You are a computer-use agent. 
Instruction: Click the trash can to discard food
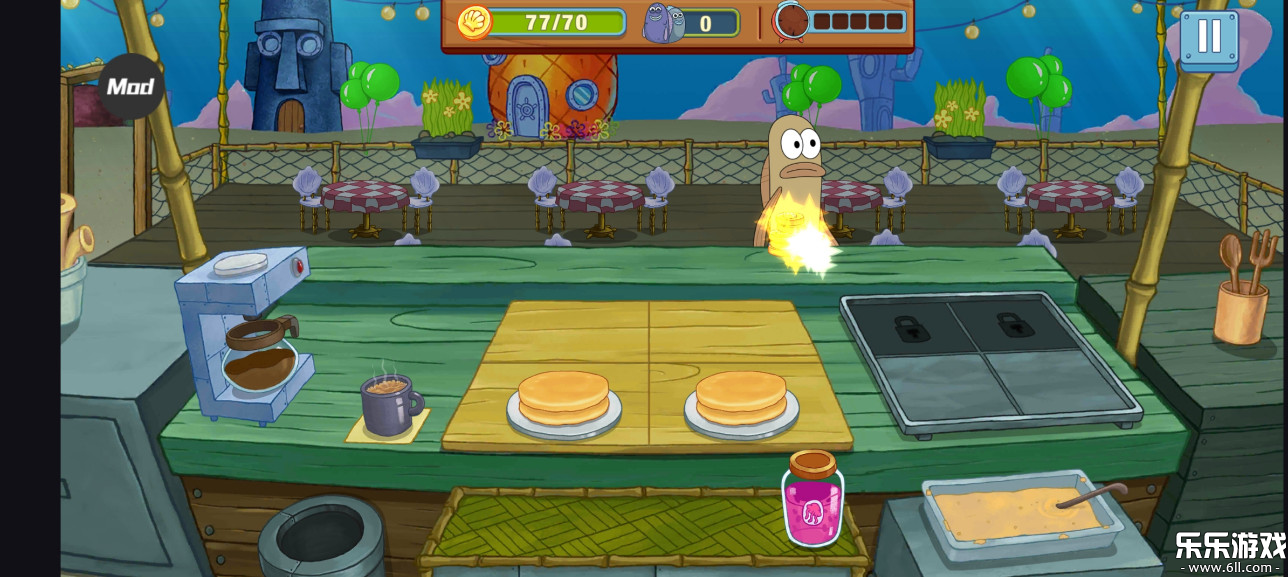[x=320, y=537]
